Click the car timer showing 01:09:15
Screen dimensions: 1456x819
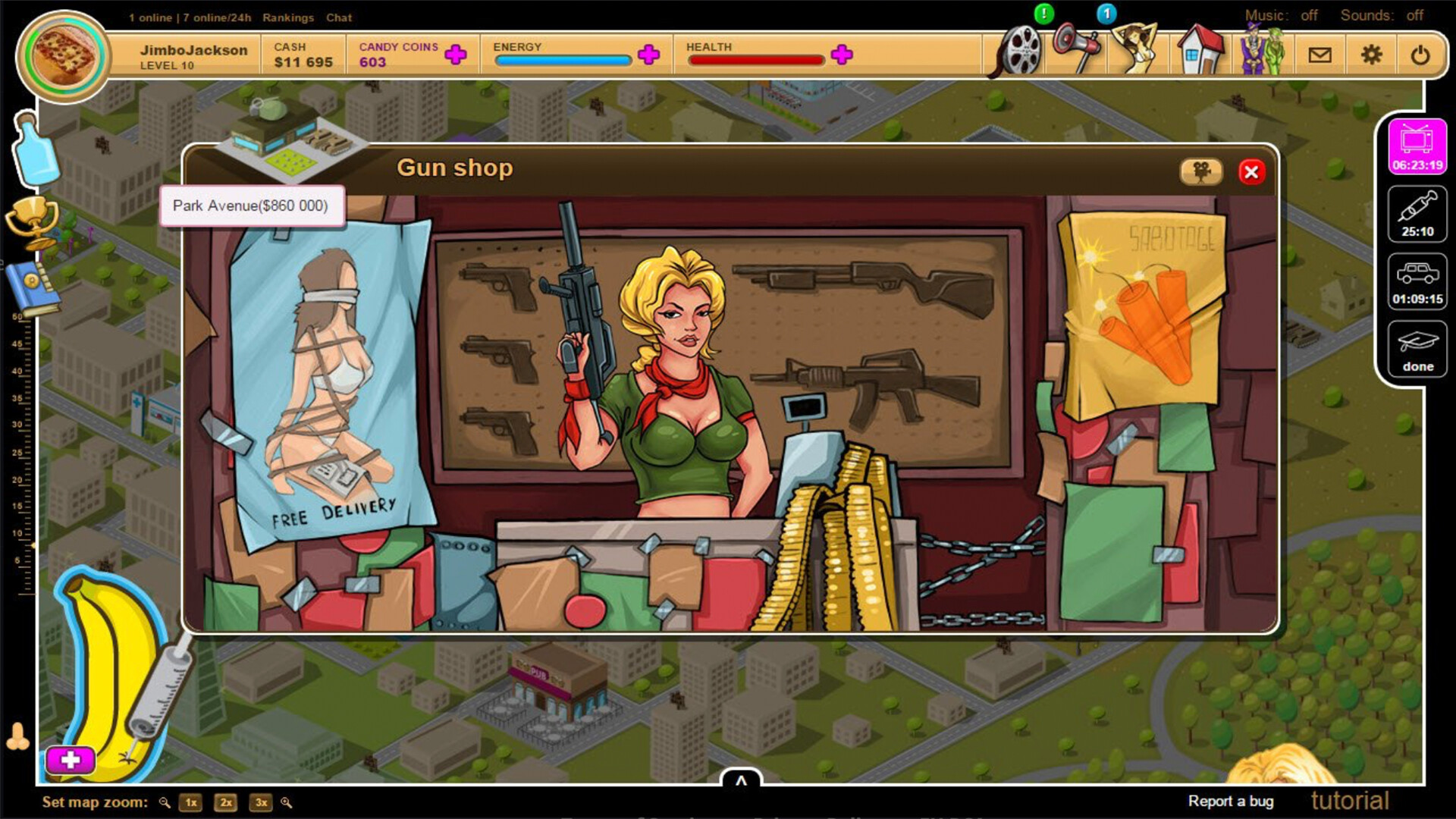(x=1417, y=281)
